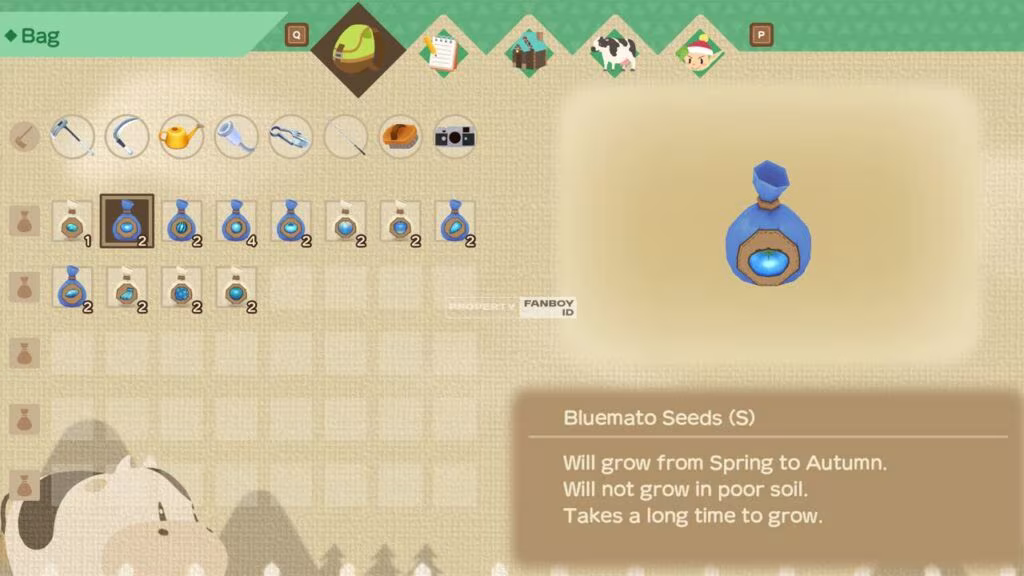
Task: Choose the orange brush tool
Action: [x=400, y=137]
